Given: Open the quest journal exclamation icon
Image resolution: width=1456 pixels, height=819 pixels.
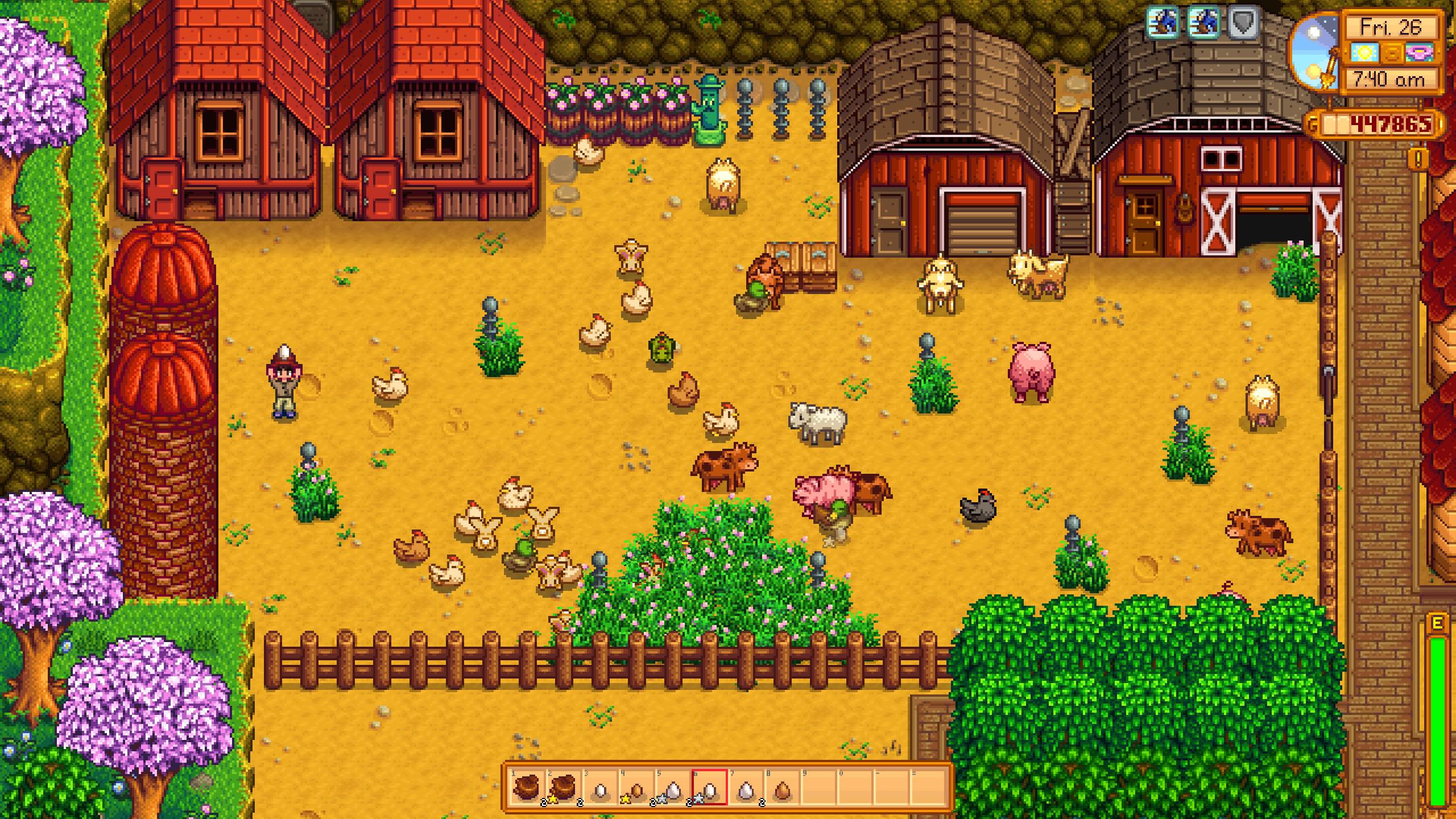Looking at the screenshot, I should (1418, 160).
